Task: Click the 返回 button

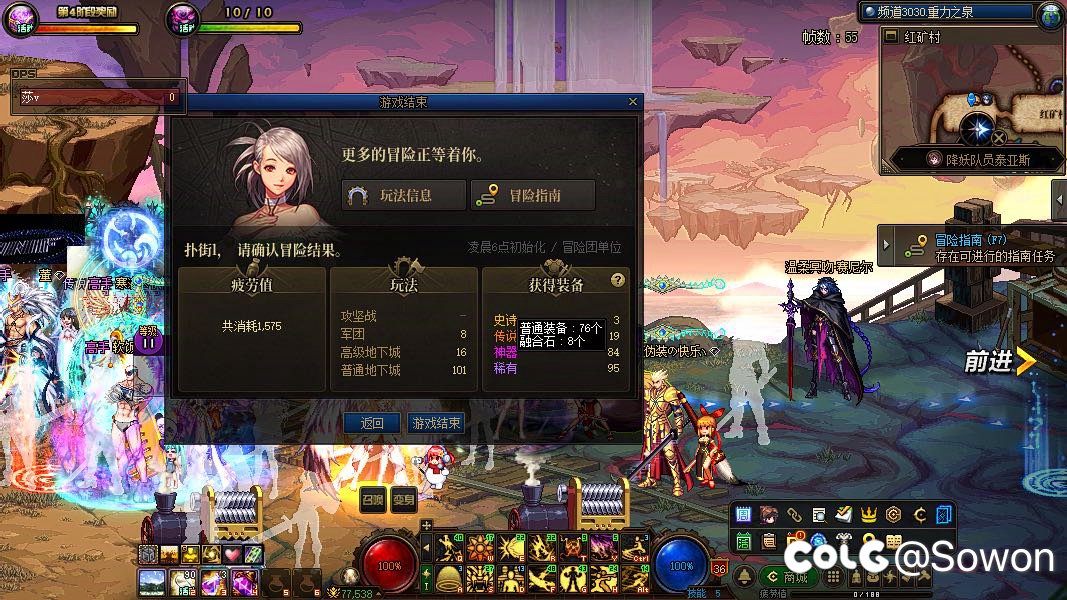Action: coord(372,423)
